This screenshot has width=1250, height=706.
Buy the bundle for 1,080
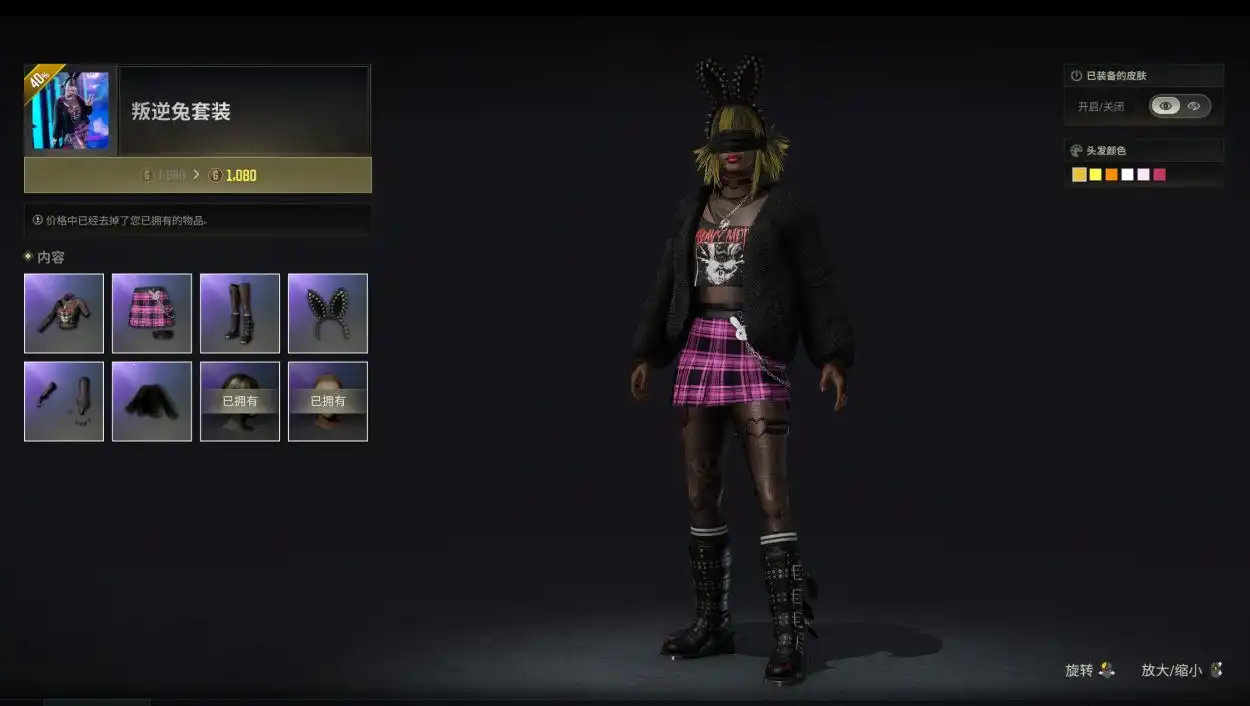coord(198,175)
